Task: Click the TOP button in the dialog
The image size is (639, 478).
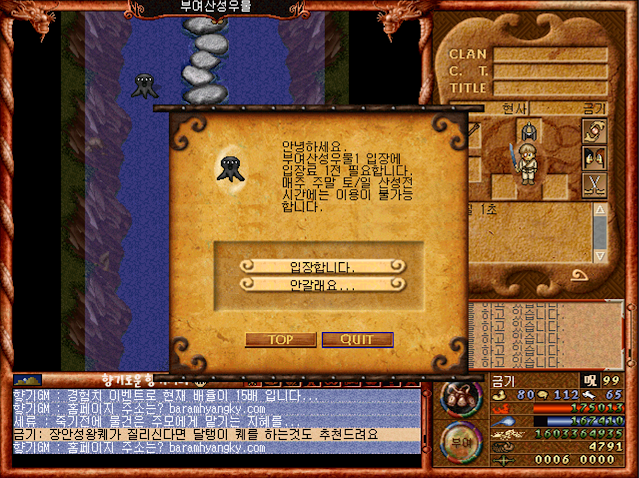Action: 279,340
